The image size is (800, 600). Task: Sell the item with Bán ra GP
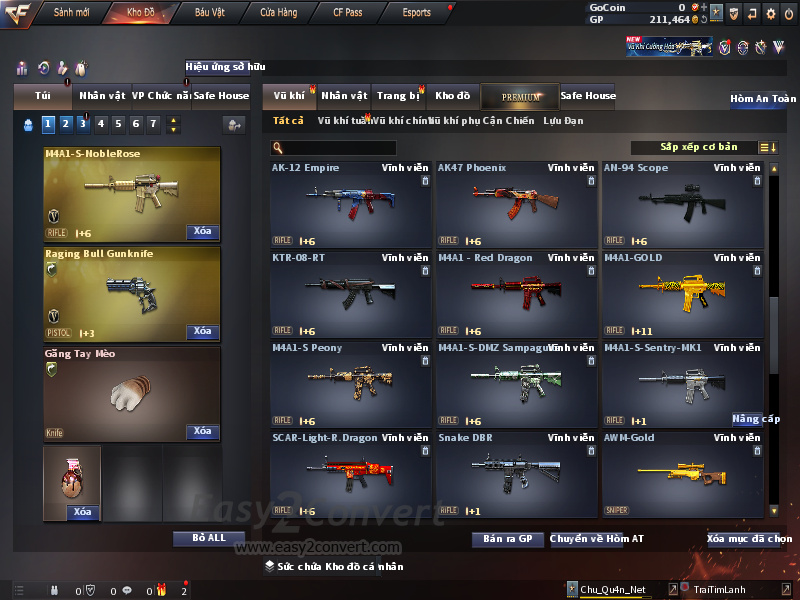pos(508,539)
